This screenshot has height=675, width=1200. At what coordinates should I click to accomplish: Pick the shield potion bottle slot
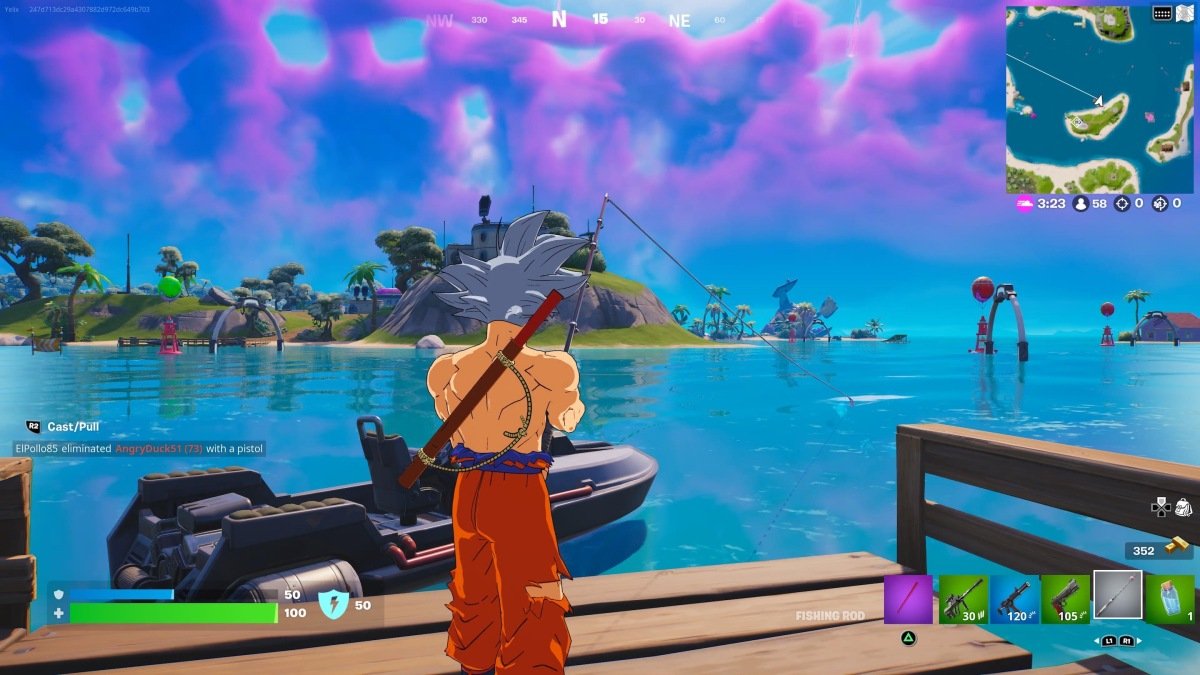pos(1170,599)
